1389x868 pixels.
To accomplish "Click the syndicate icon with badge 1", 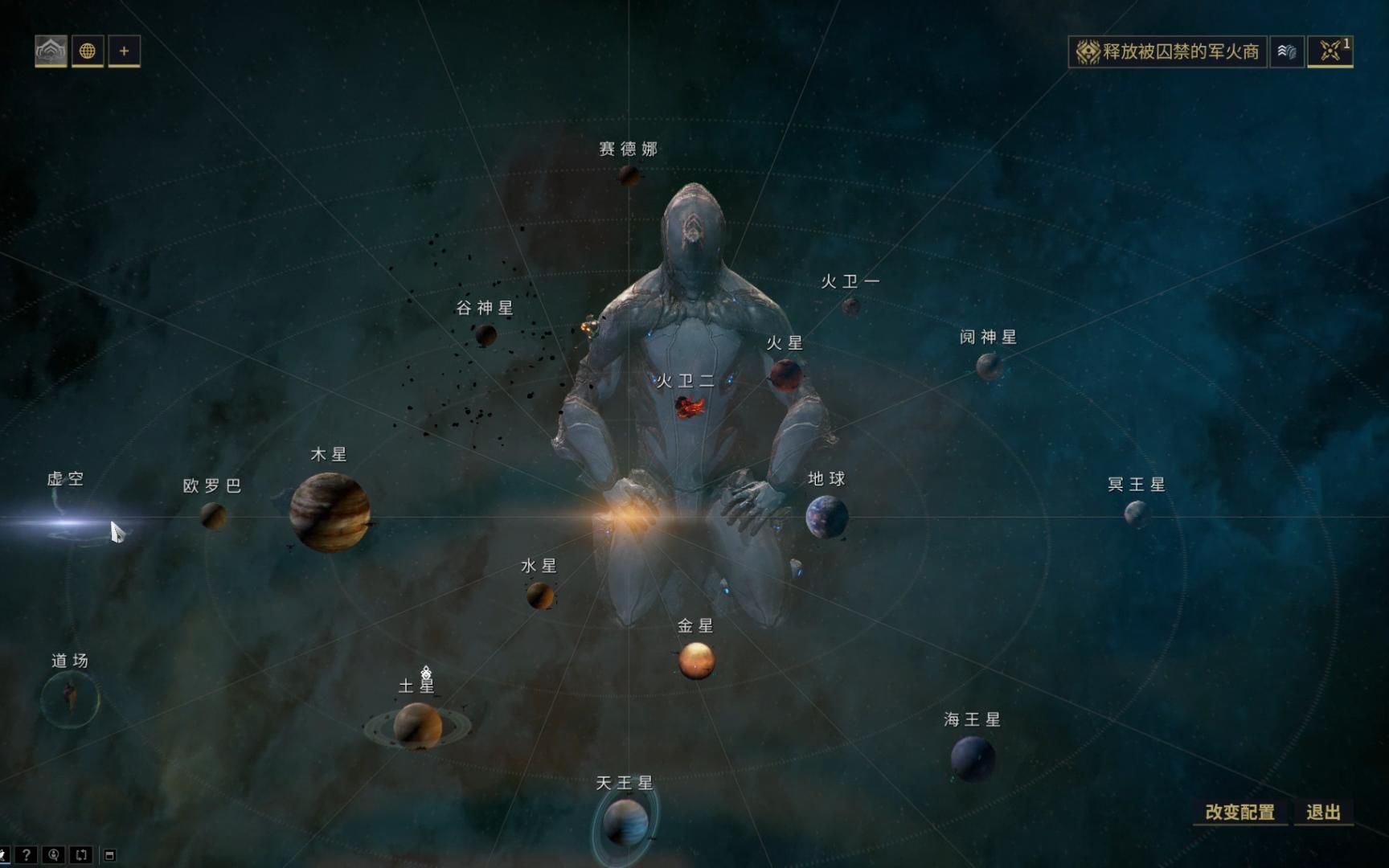I will coord(1331,50).
